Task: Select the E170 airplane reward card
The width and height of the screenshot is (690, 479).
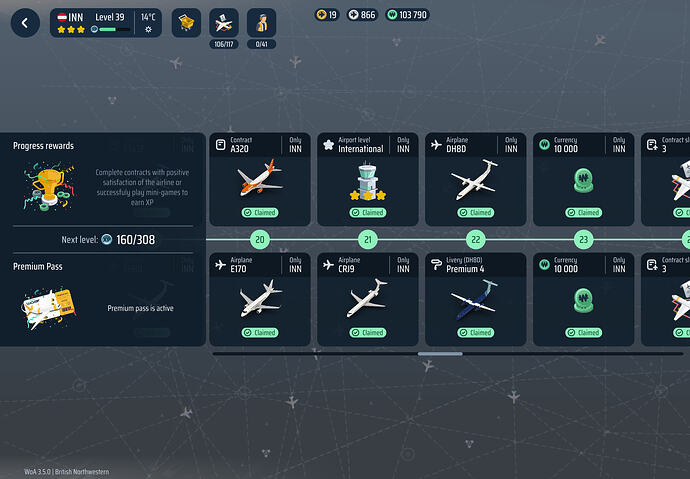Action: (259, 299)
